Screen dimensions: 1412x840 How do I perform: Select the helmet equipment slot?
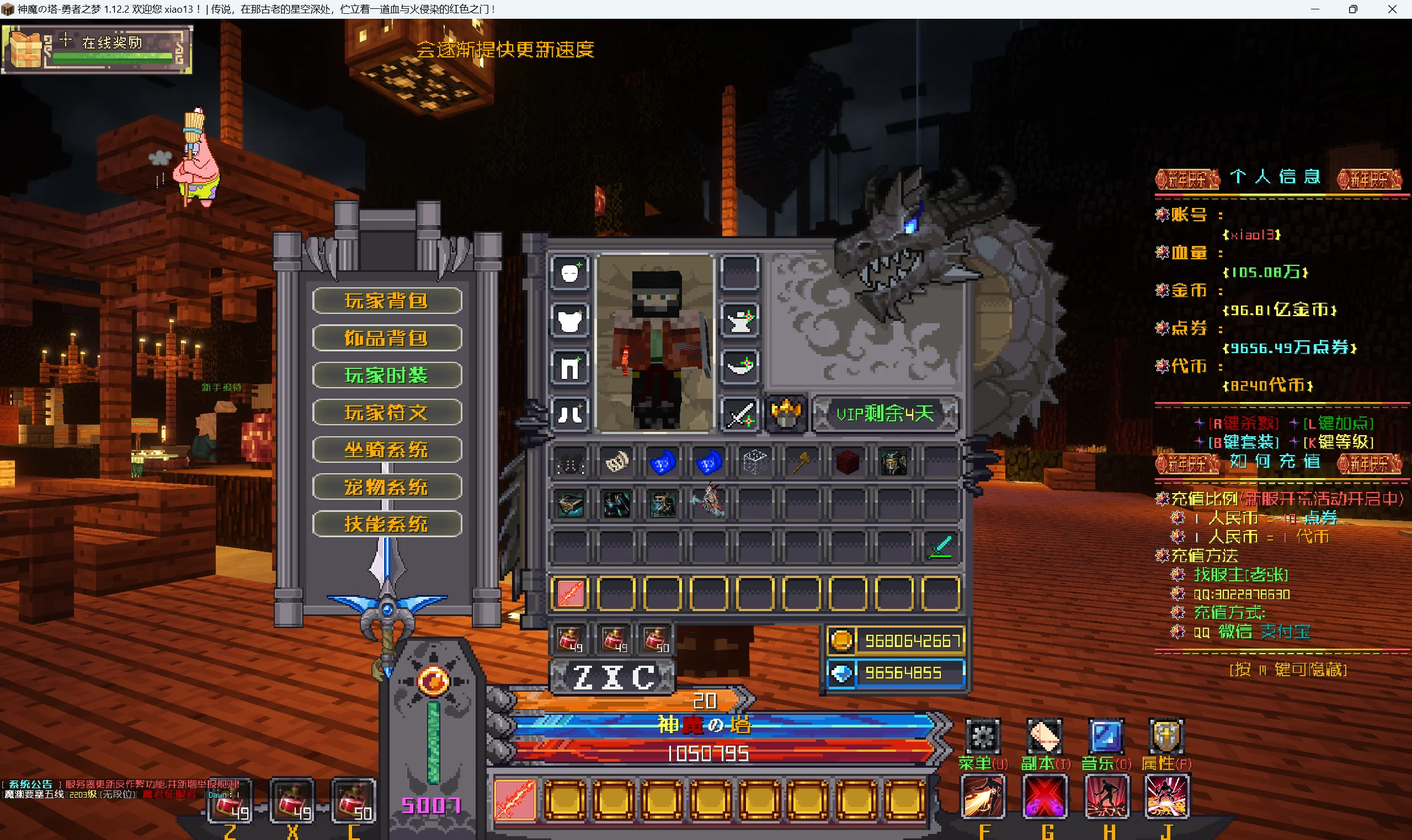(570, 274)
